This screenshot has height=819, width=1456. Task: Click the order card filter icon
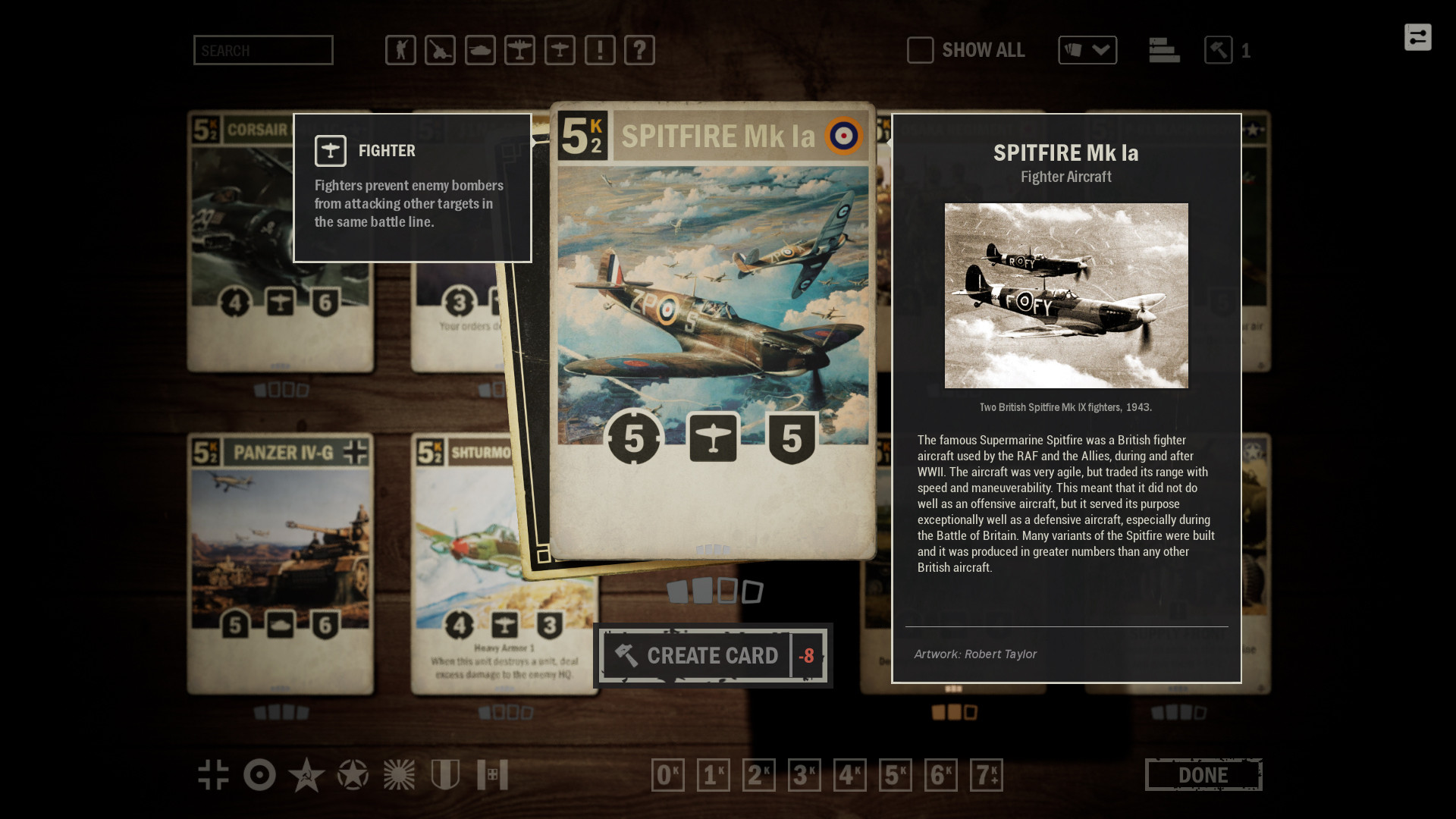[x=601, y=50]
